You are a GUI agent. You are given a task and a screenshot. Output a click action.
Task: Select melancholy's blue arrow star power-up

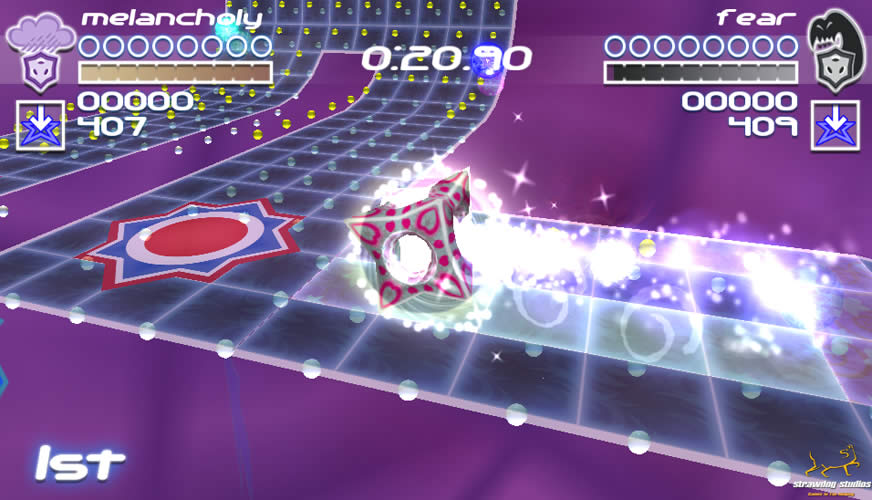click(41, 125)
